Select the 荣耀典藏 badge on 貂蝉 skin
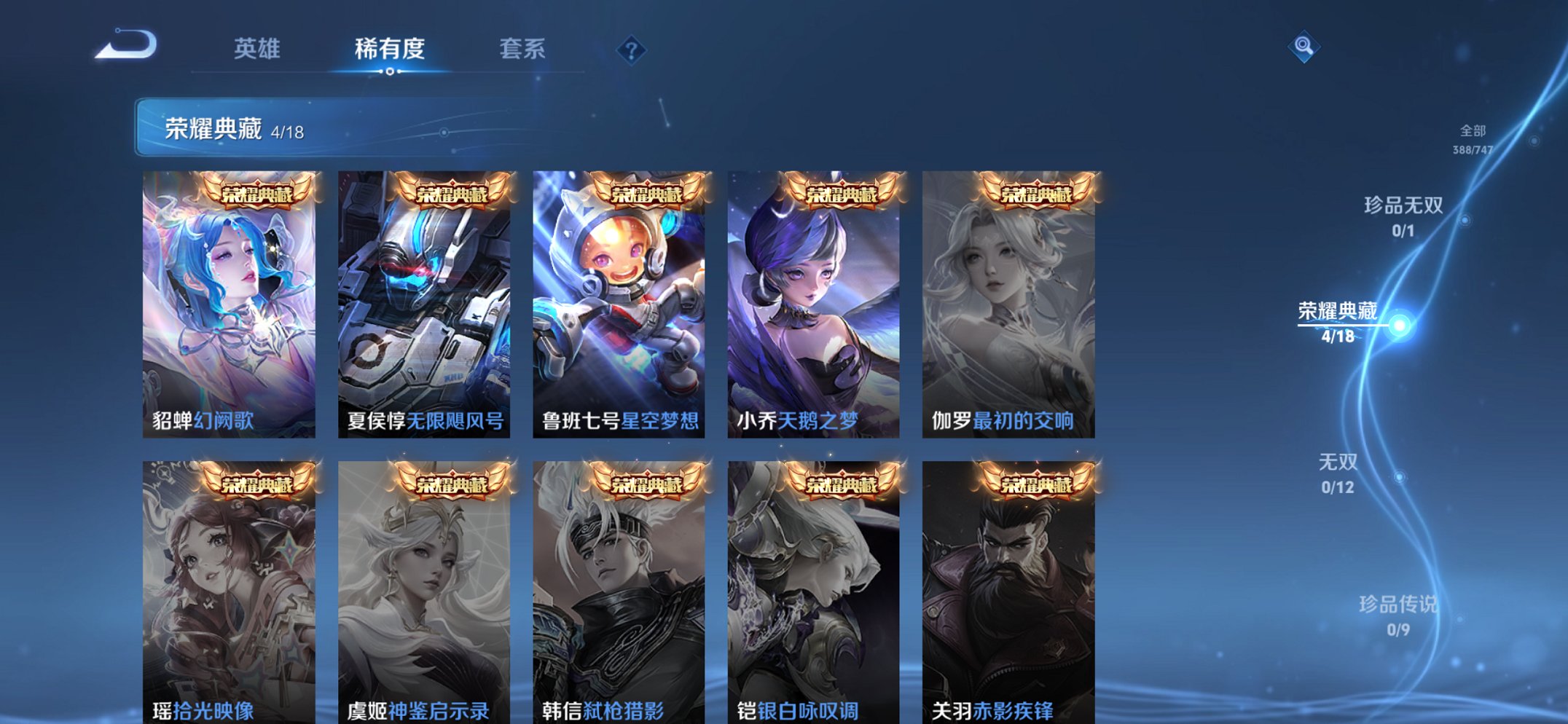 pyautogui.click(x=258, y=192)
